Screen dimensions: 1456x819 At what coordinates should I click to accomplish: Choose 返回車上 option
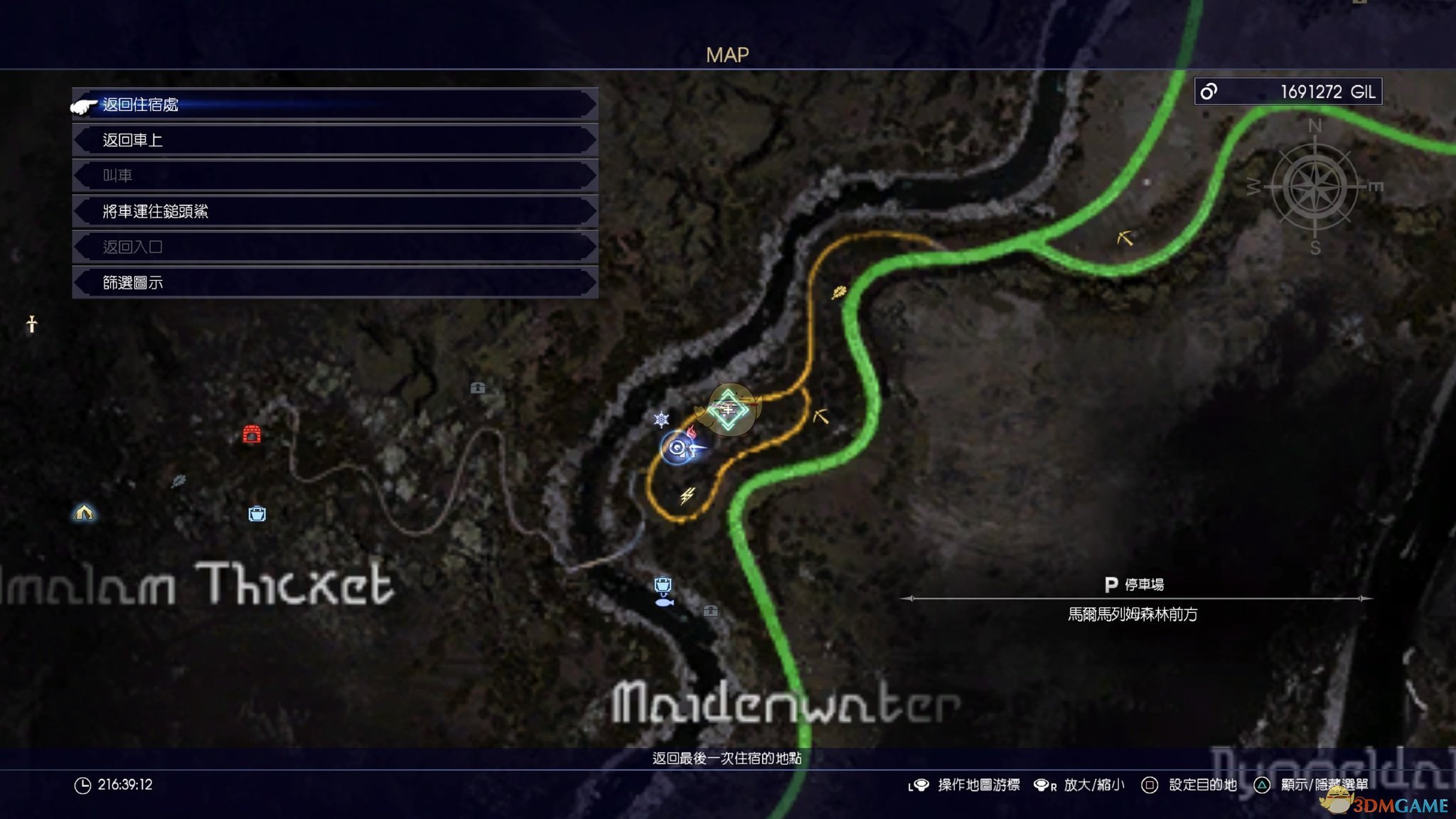tap(334, 140)
